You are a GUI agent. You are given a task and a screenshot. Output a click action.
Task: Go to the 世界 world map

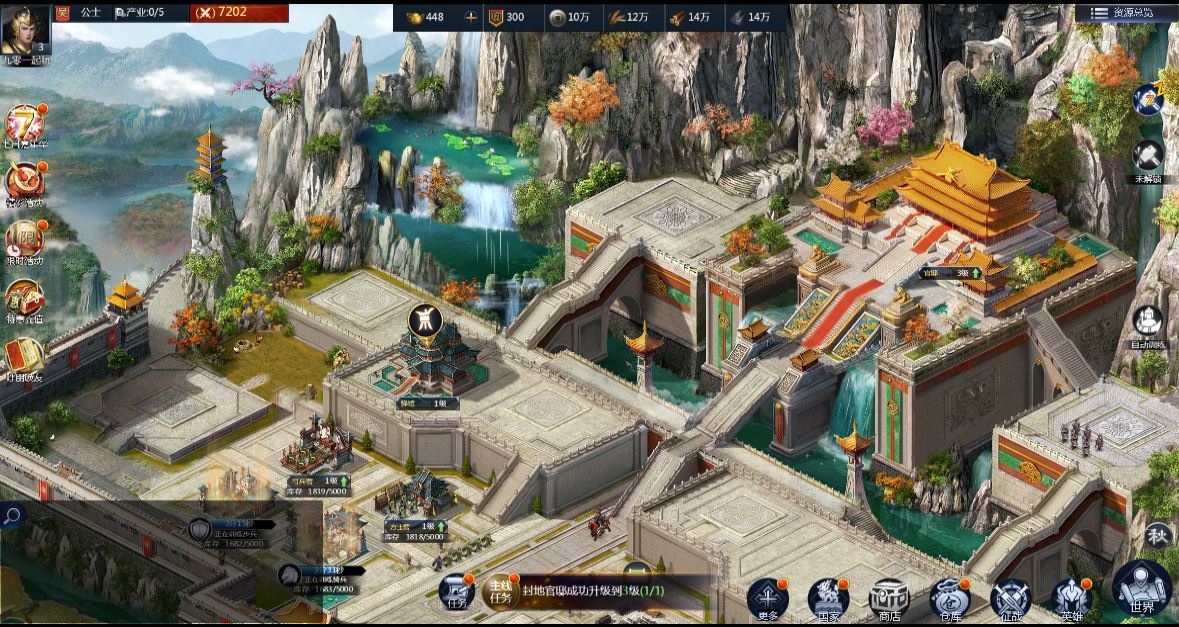coord(1141,588)
